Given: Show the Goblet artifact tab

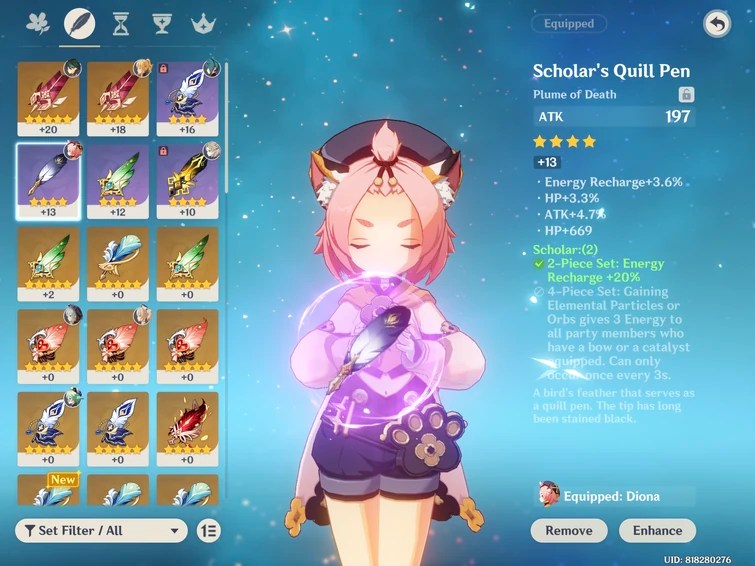Looking at the screenshot, I should point(161,23).
